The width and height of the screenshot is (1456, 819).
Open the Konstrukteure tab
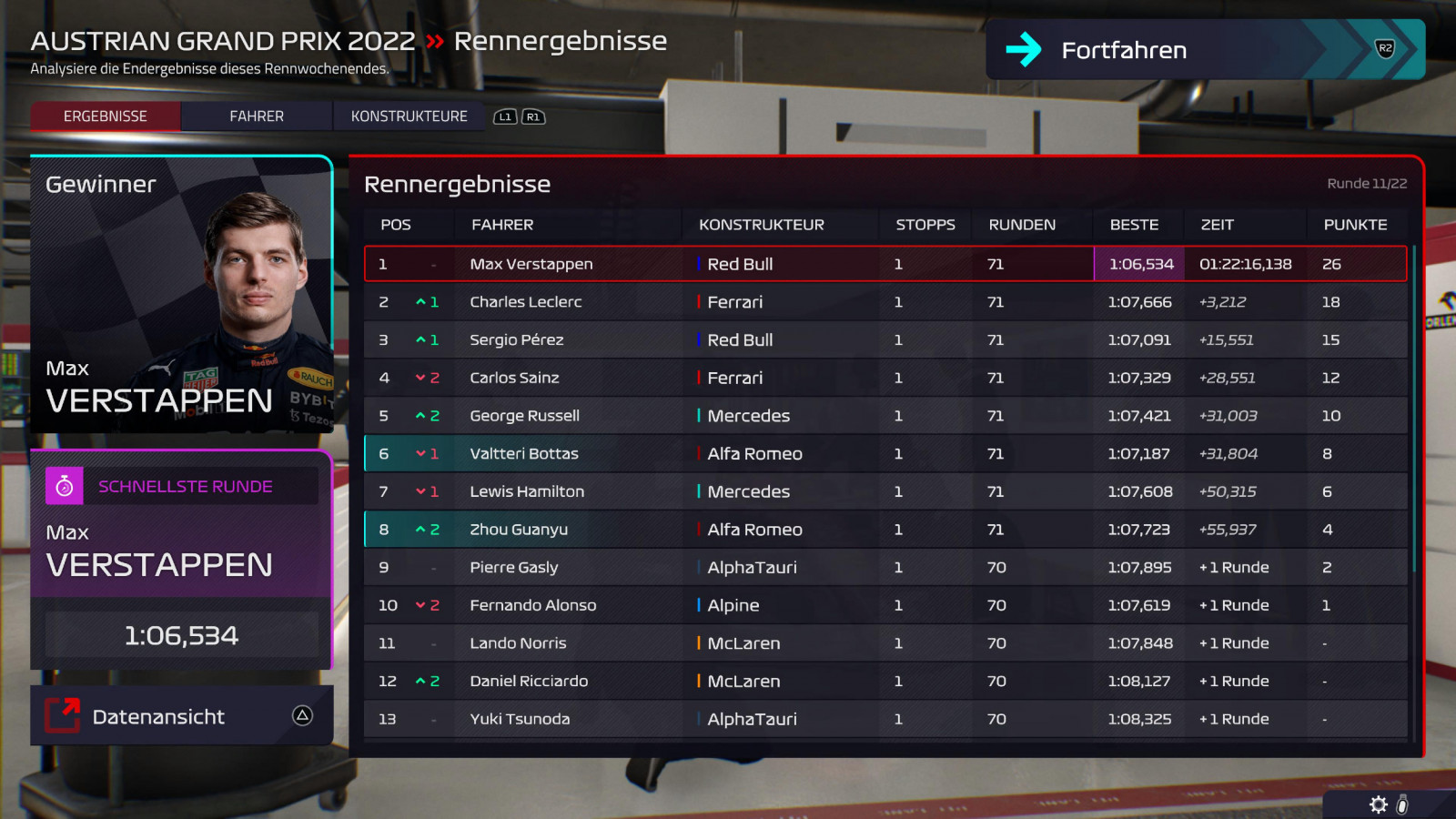(x=409, y=116)
